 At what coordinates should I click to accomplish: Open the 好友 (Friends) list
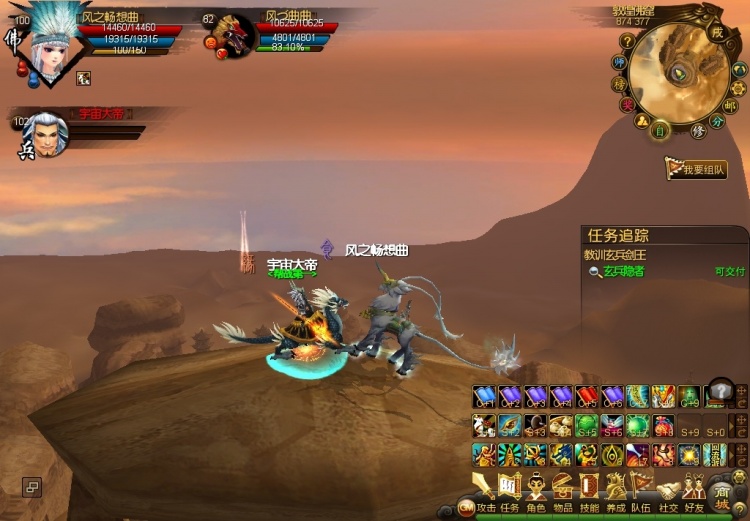click(x=694, y=490)
